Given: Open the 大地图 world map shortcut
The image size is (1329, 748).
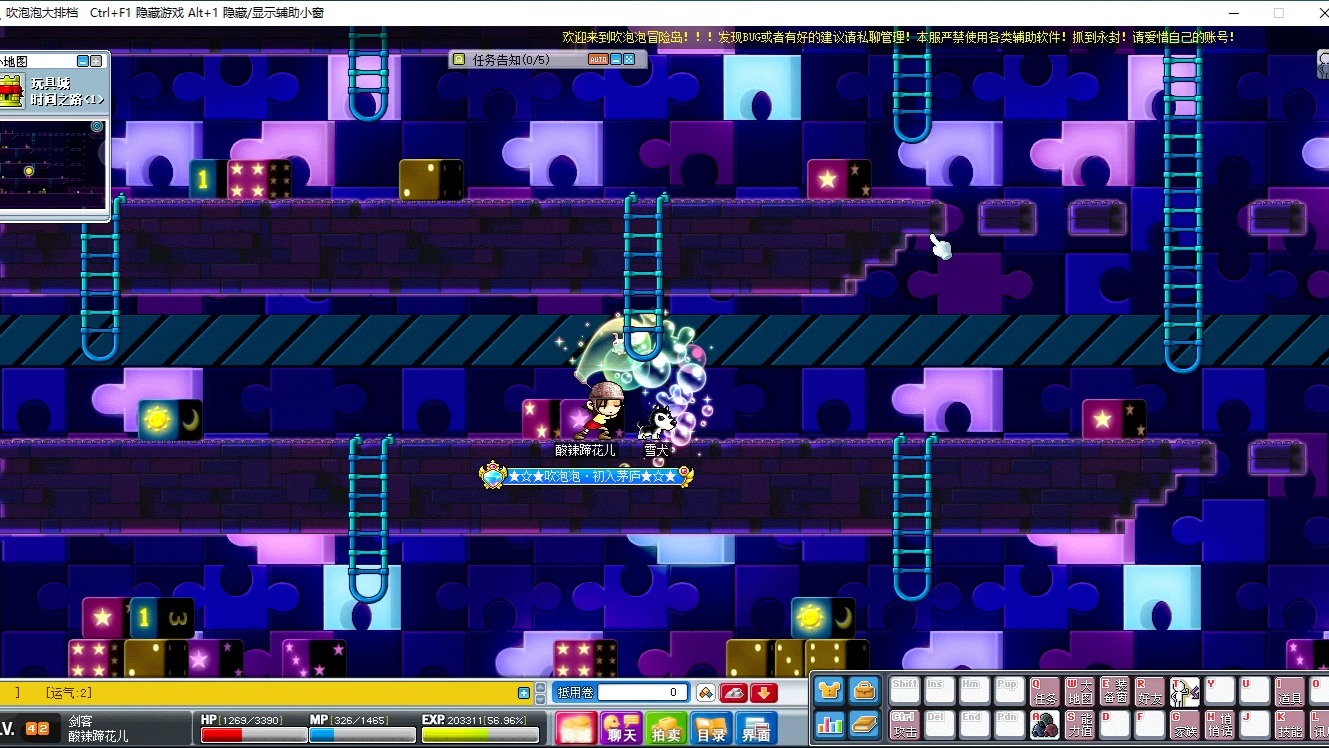Looking at the screenshot, I should [1079, 691].
